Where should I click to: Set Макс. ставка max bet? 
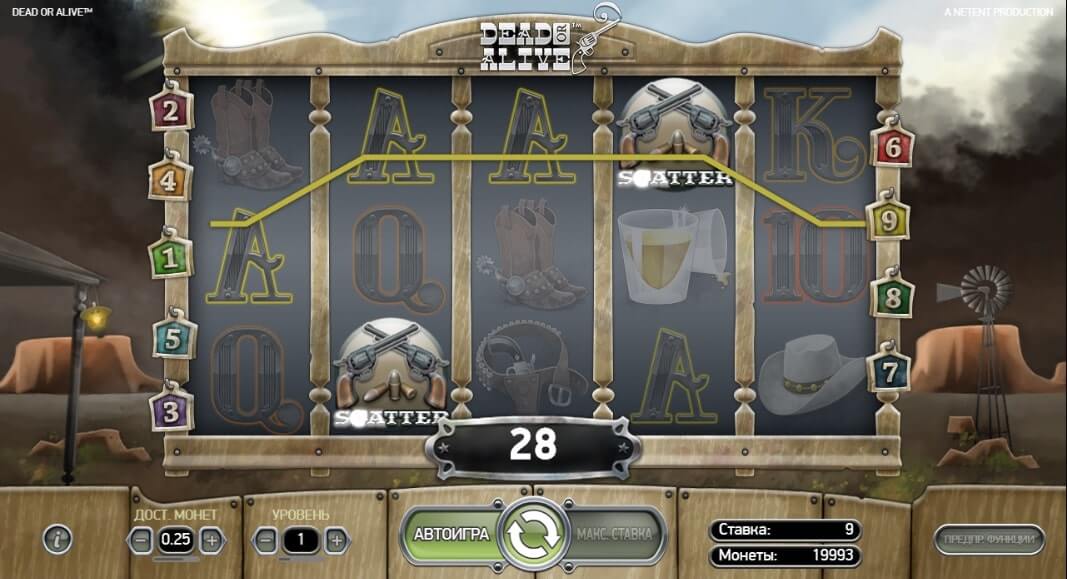tap(614, 534)
